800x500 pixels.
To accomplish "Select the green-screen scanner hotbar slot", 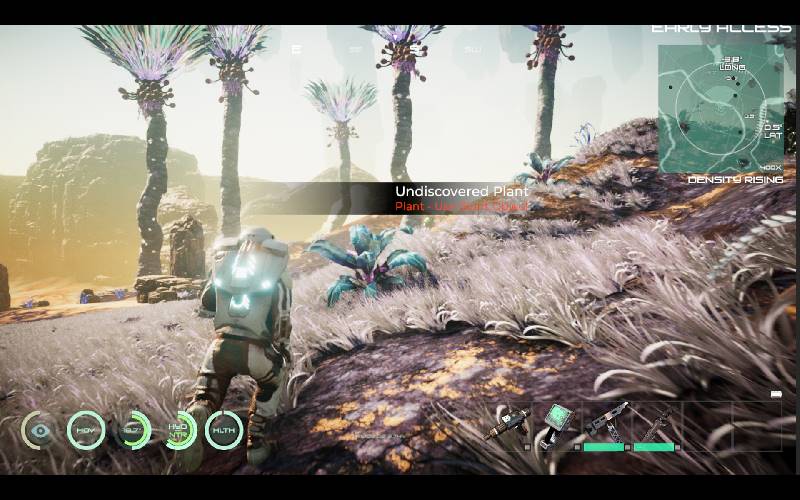I will click(556, 423).
